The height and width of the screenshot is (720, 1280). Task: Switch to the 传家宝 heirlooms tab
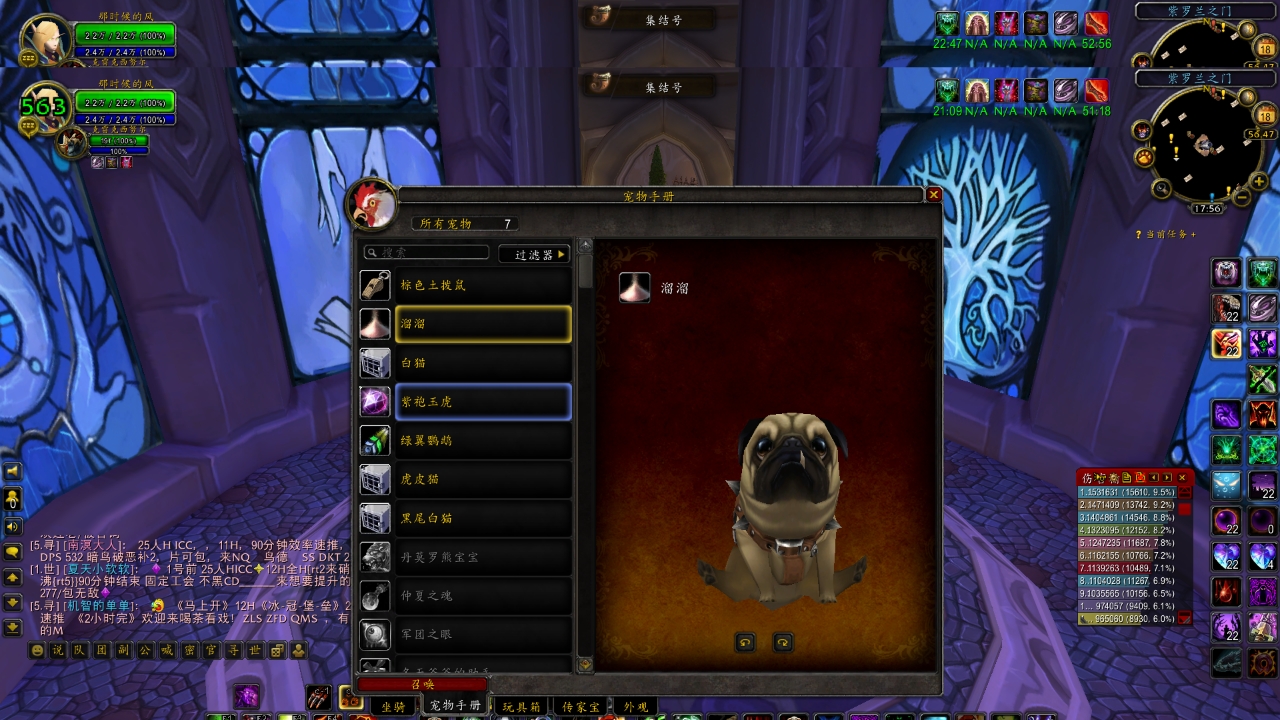580,706
